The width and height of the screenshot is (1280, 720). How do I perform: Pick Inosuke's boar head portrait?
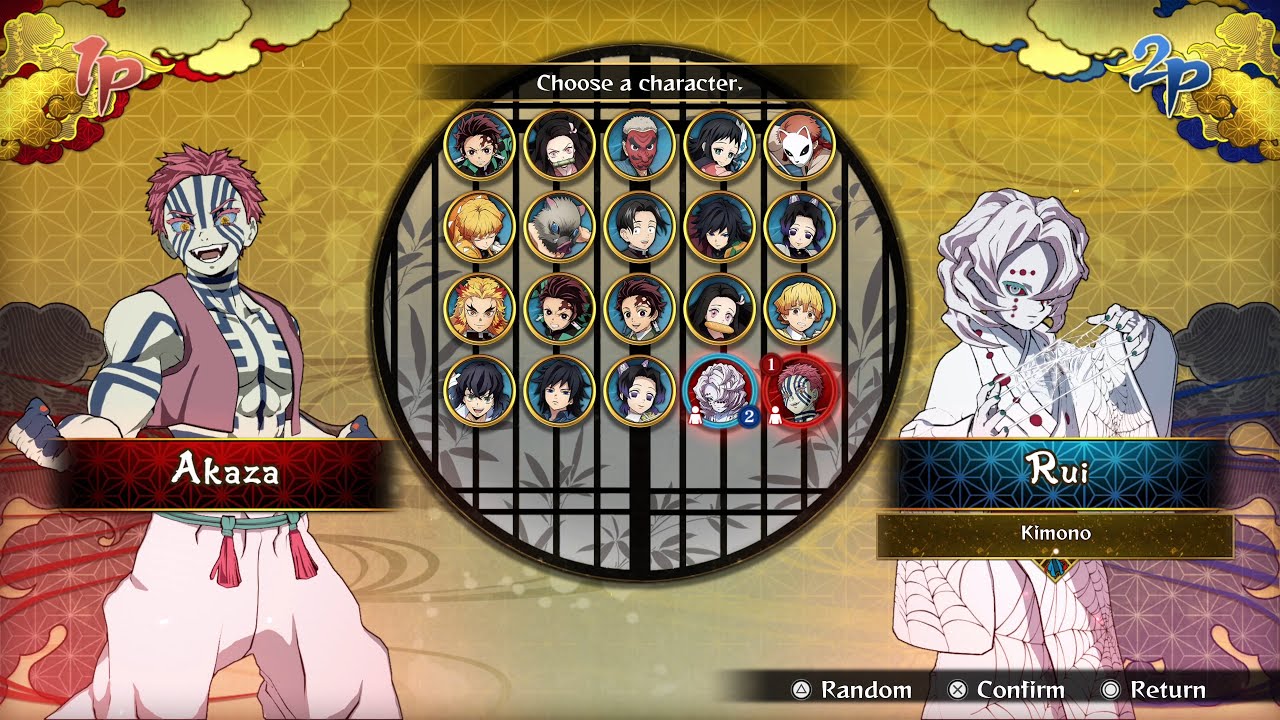pos(559,227)
